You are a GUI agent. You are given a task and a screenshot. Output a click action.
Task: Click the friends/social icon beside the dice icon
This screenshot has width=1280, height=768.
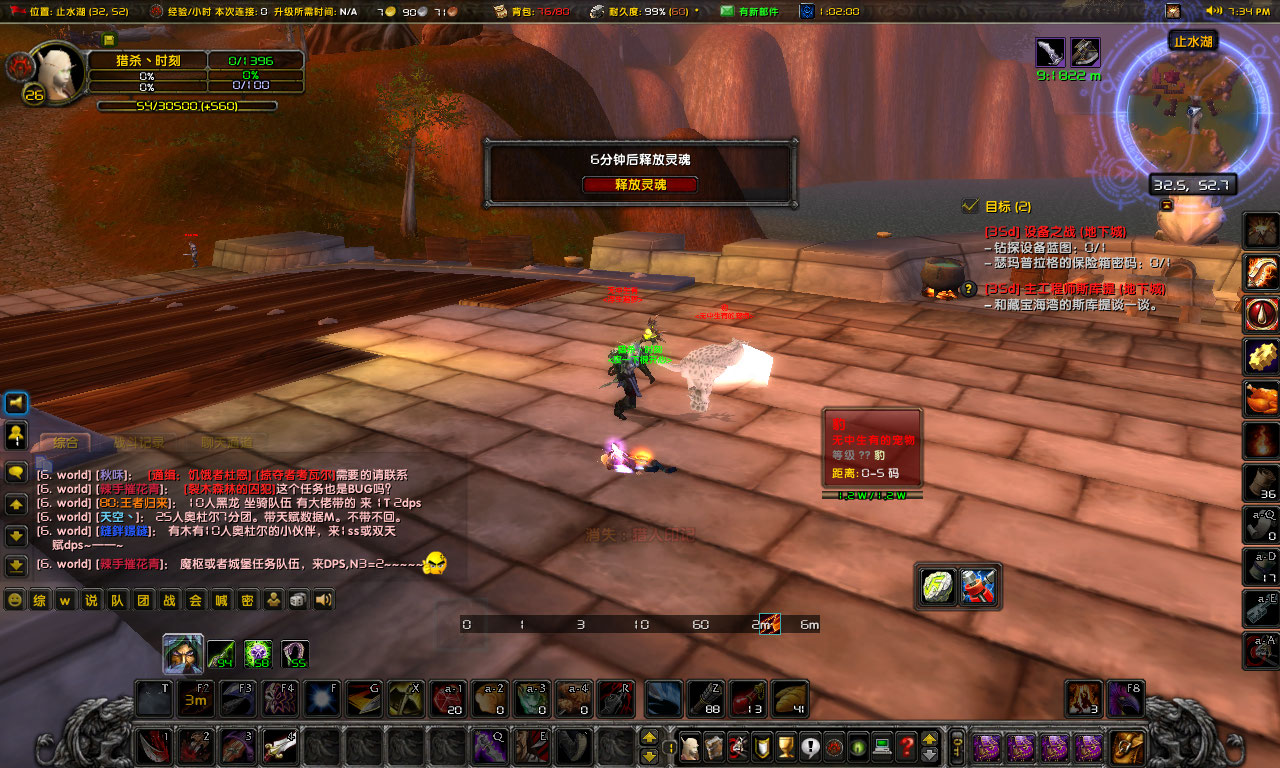(273, 599)
